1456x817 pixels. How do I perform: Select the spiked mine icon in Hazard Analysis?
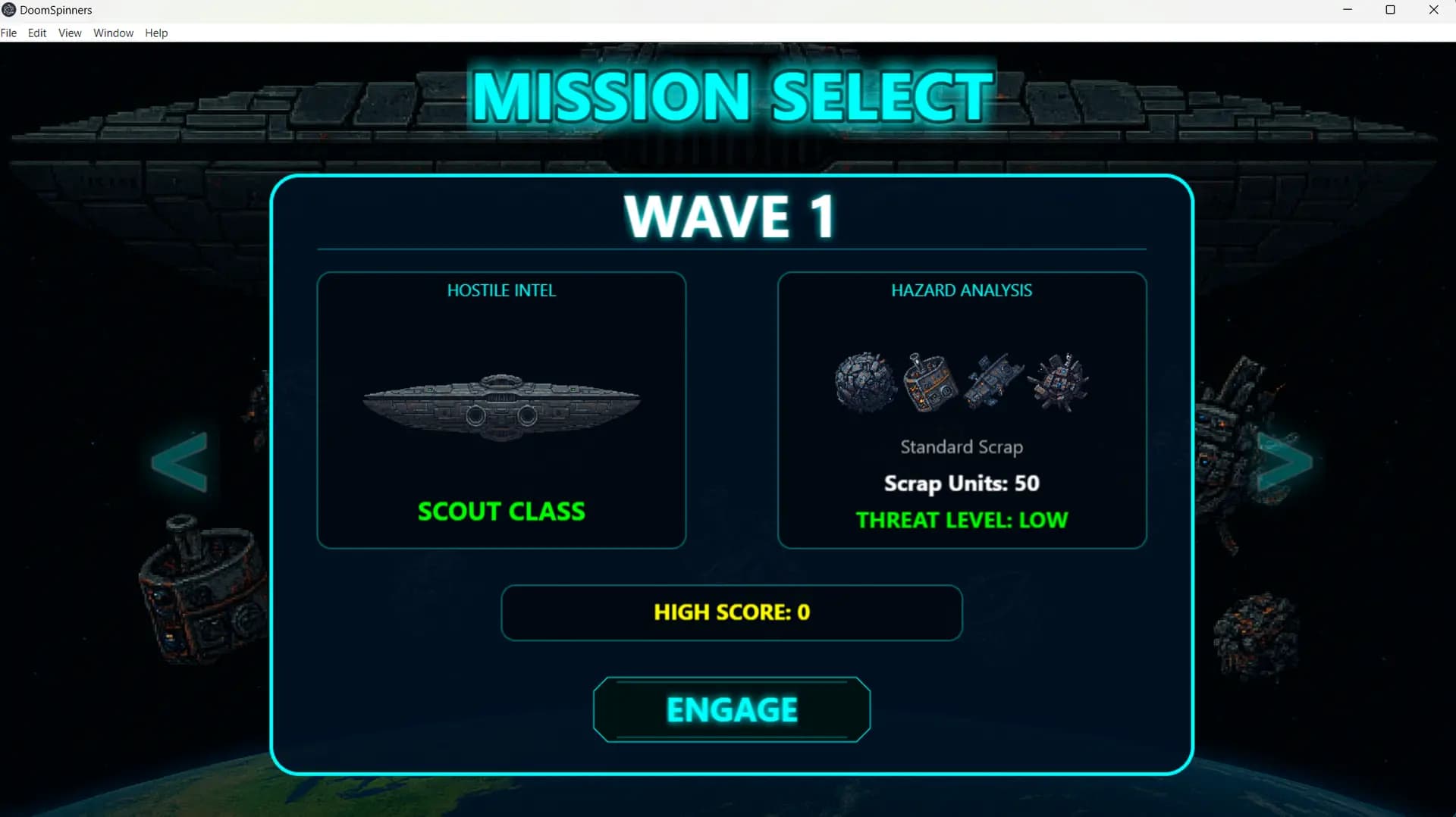click(x=1059, y=383)
